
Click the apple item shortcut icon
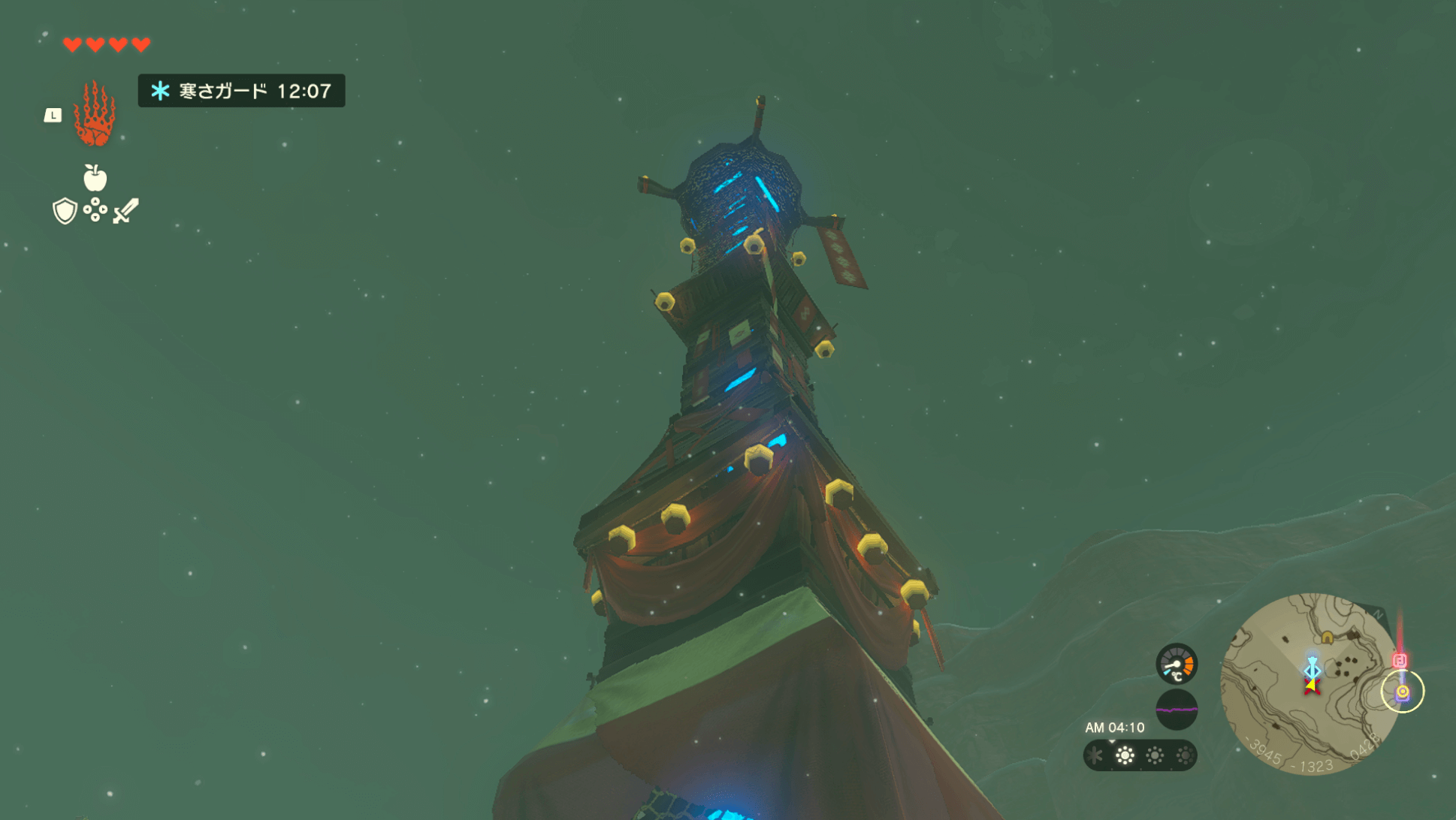pyautogui.click(x=95, y=178)
